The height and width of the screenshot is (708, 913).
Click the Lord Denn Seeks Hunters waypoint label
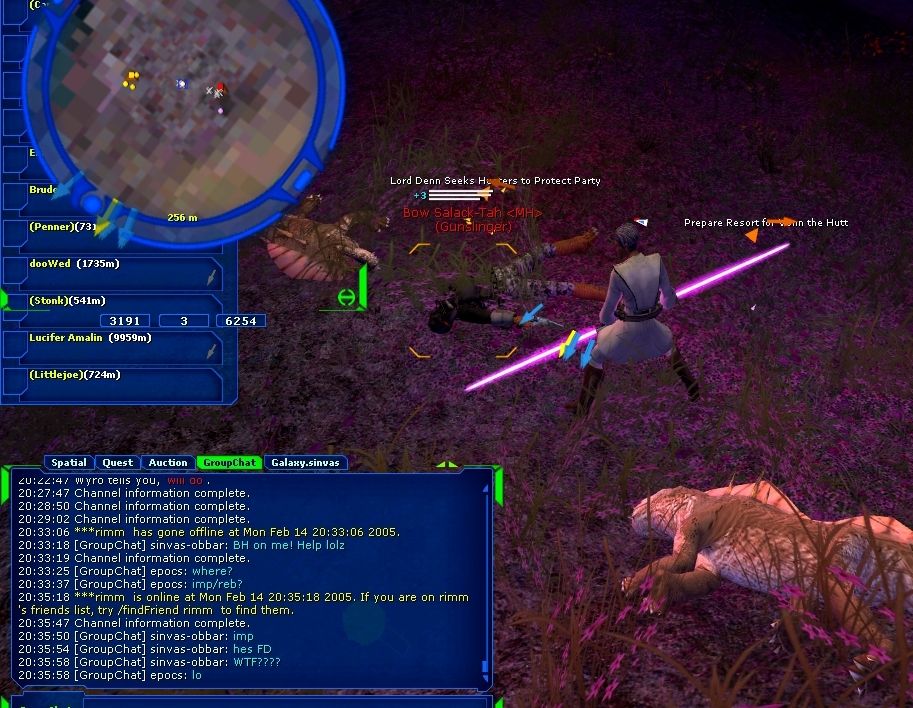tap(495, 181)
